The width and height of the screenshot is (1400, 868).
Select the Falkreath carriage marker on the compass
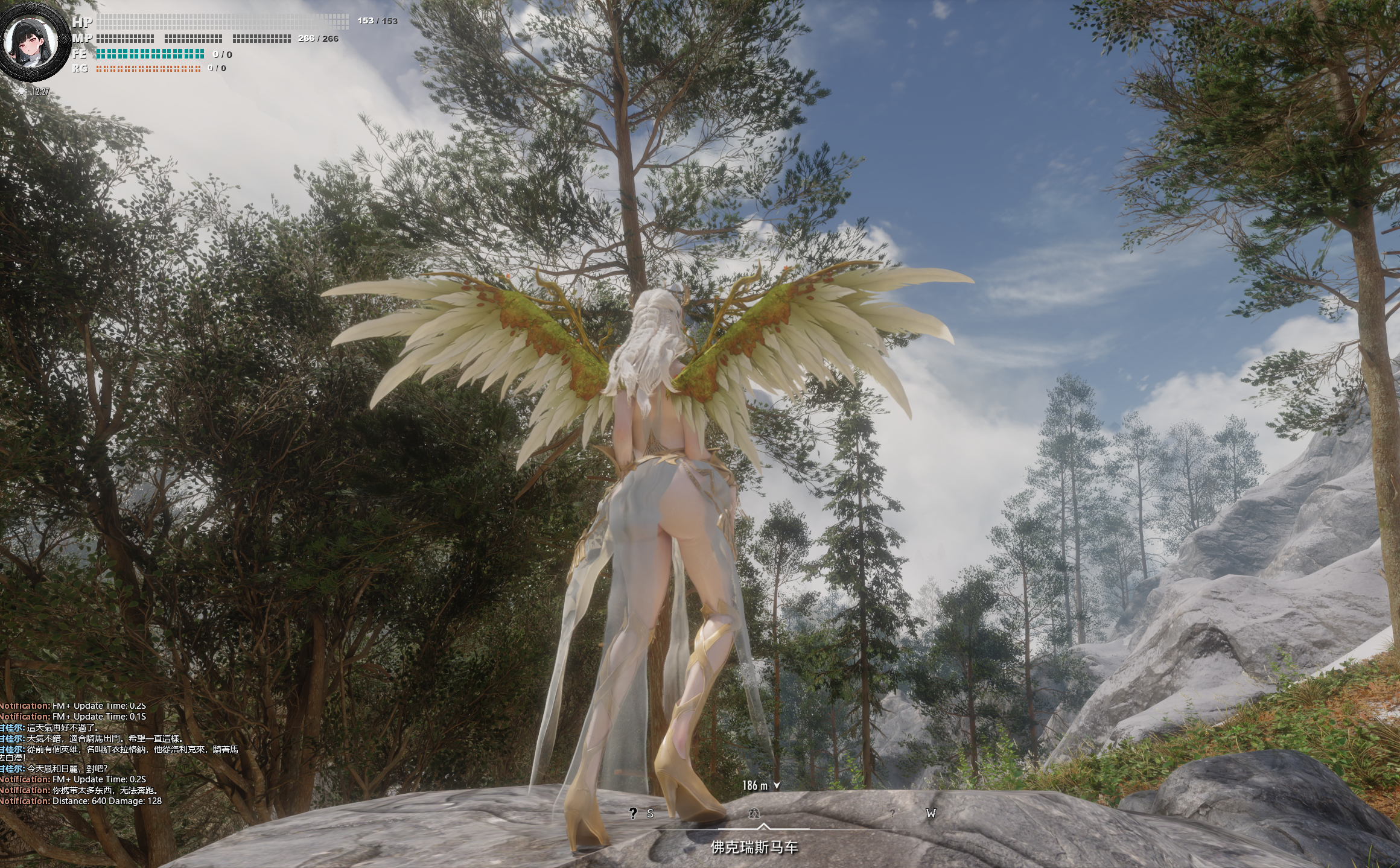point(754,814)
